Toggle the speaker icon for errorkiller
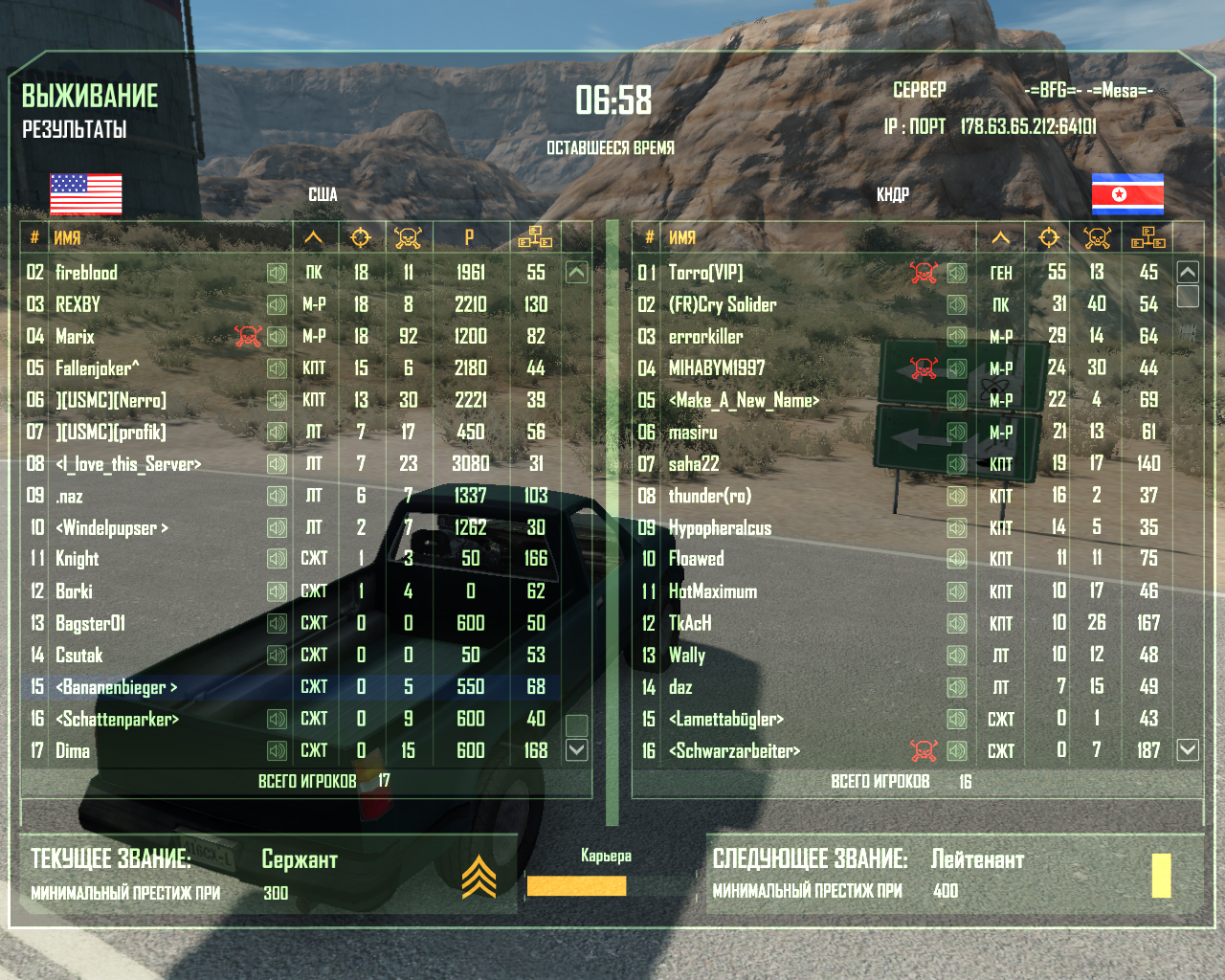Viewport: 1225px width, 980px height. [956, 337]
